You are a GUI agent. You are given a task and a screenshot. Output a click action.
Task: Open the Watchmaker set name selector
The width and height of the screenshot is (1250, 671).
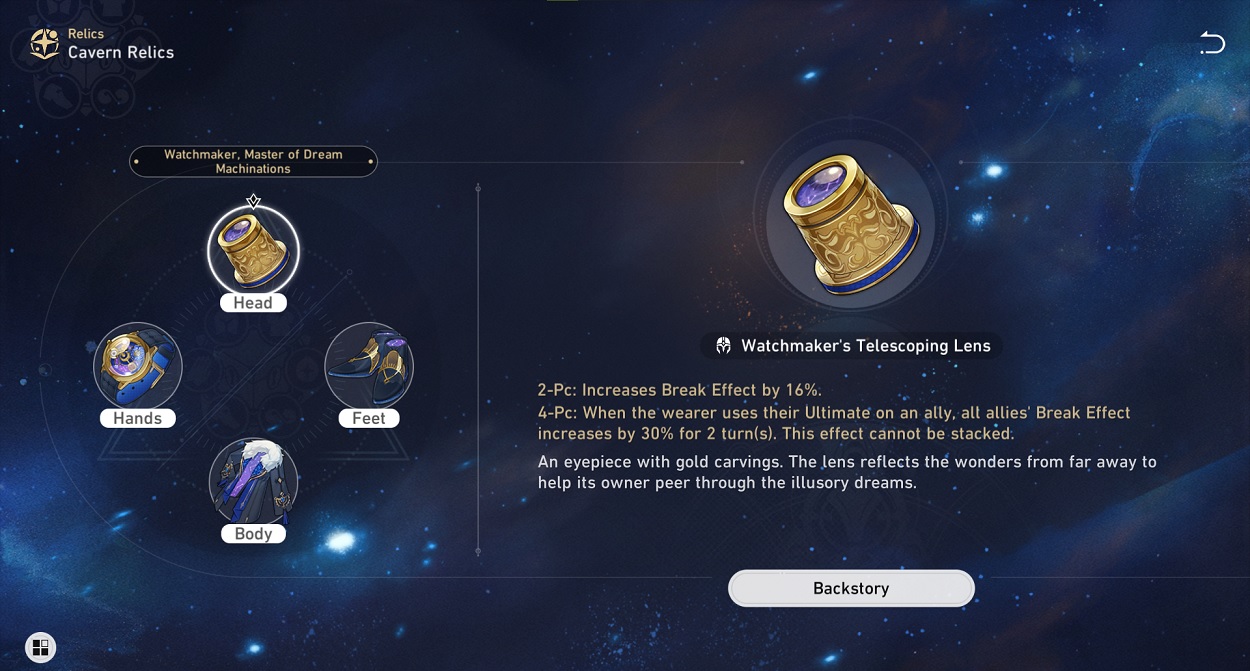(253, 162)
